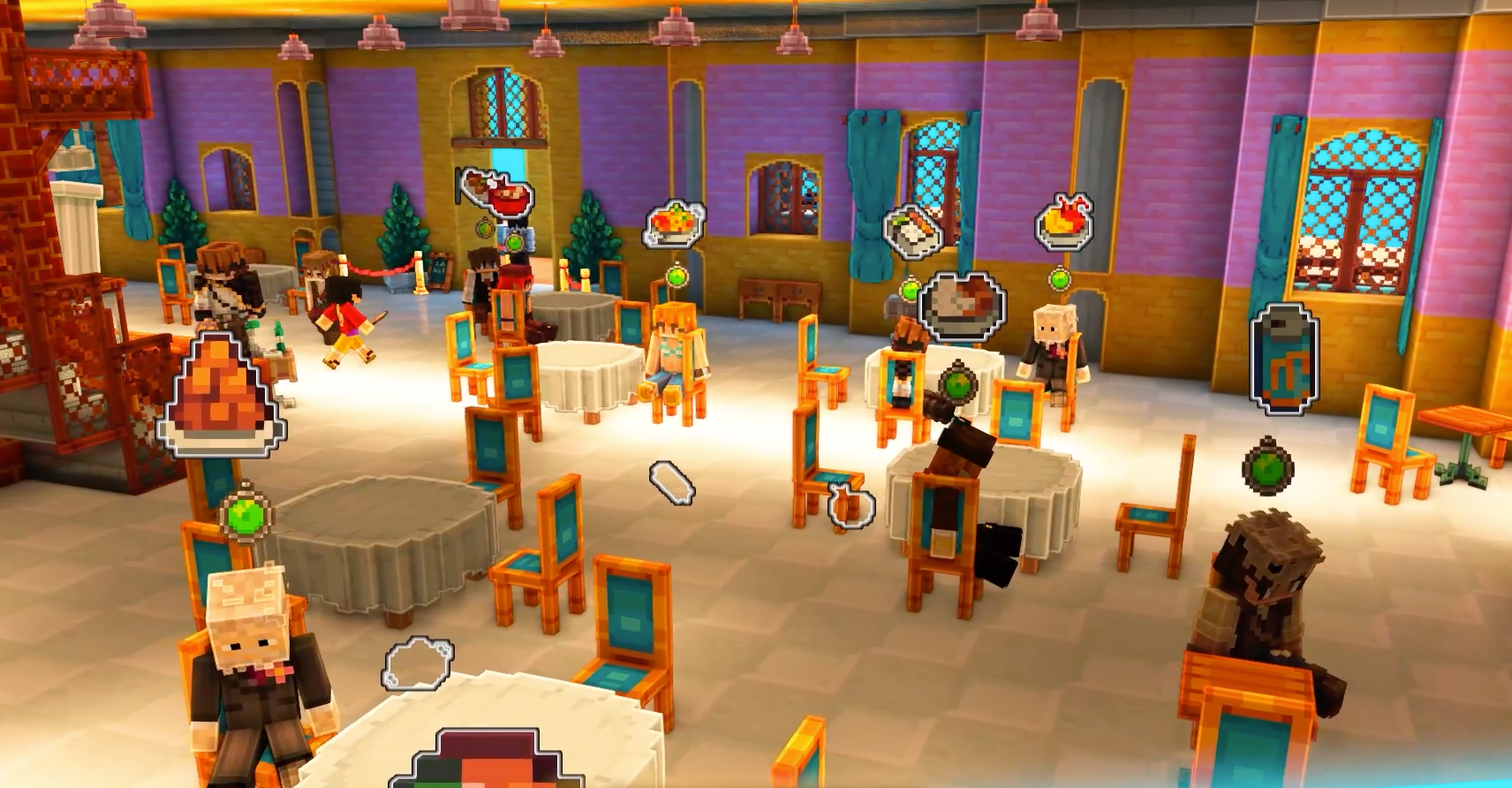Image resolution: width=1512 pixels, height=788 pixels.
Task: Select the orange dessert pile order icon
Action: tap(222, 397)
